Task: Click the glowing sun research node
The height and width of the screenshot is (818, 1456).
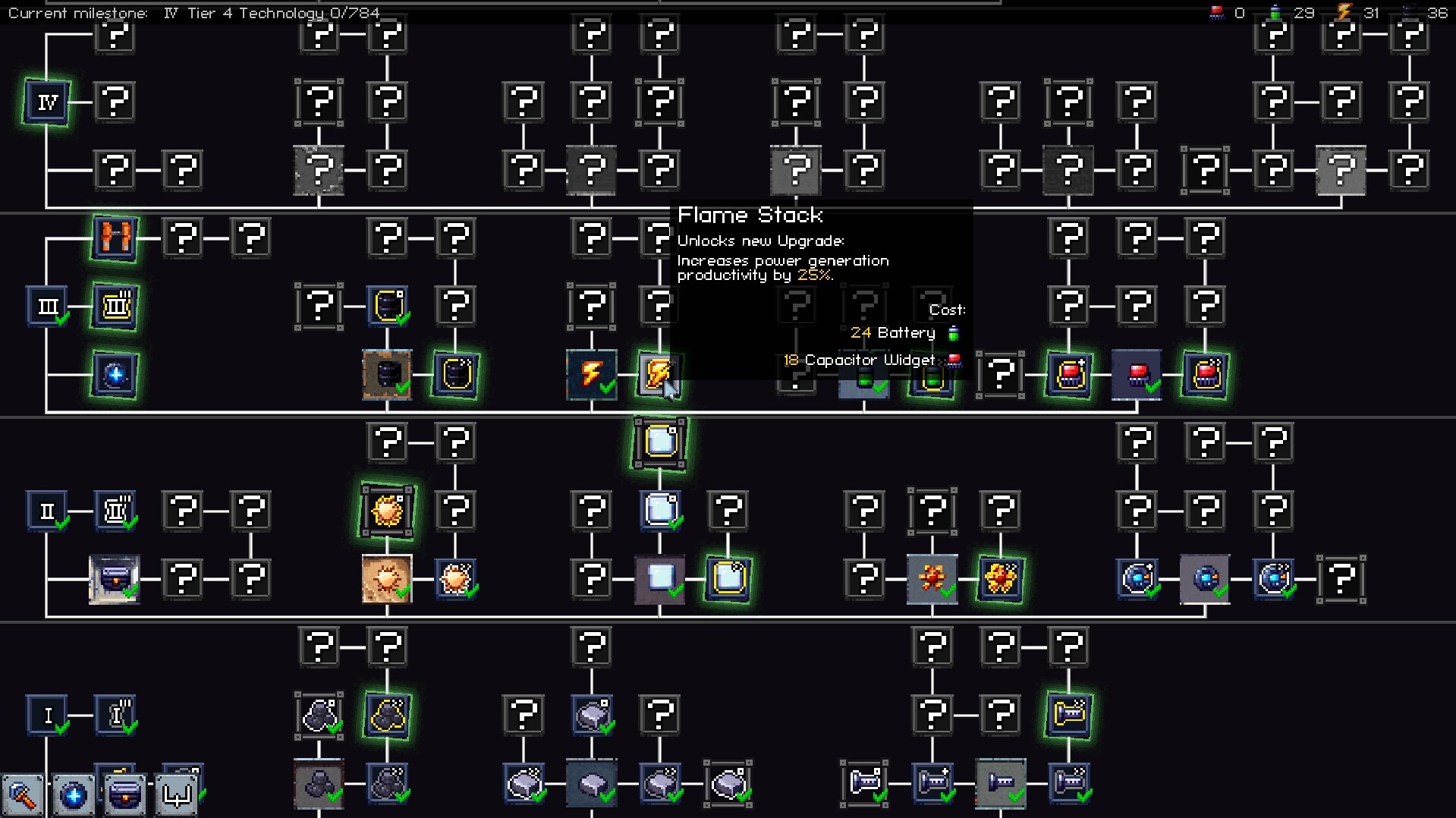Action: click(x=385, y=511)
